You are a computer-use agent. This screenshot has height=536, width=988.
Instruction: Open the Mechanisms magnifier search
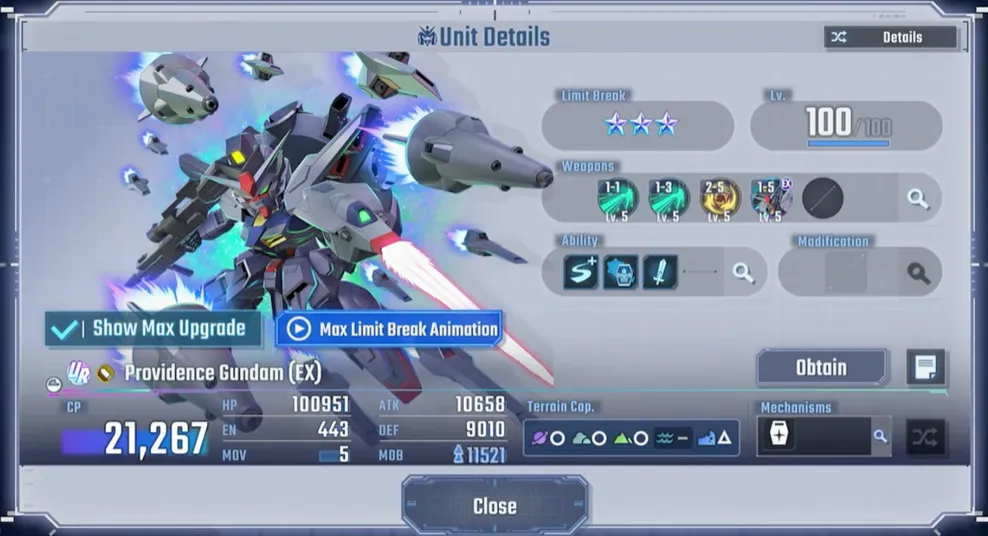880,437
